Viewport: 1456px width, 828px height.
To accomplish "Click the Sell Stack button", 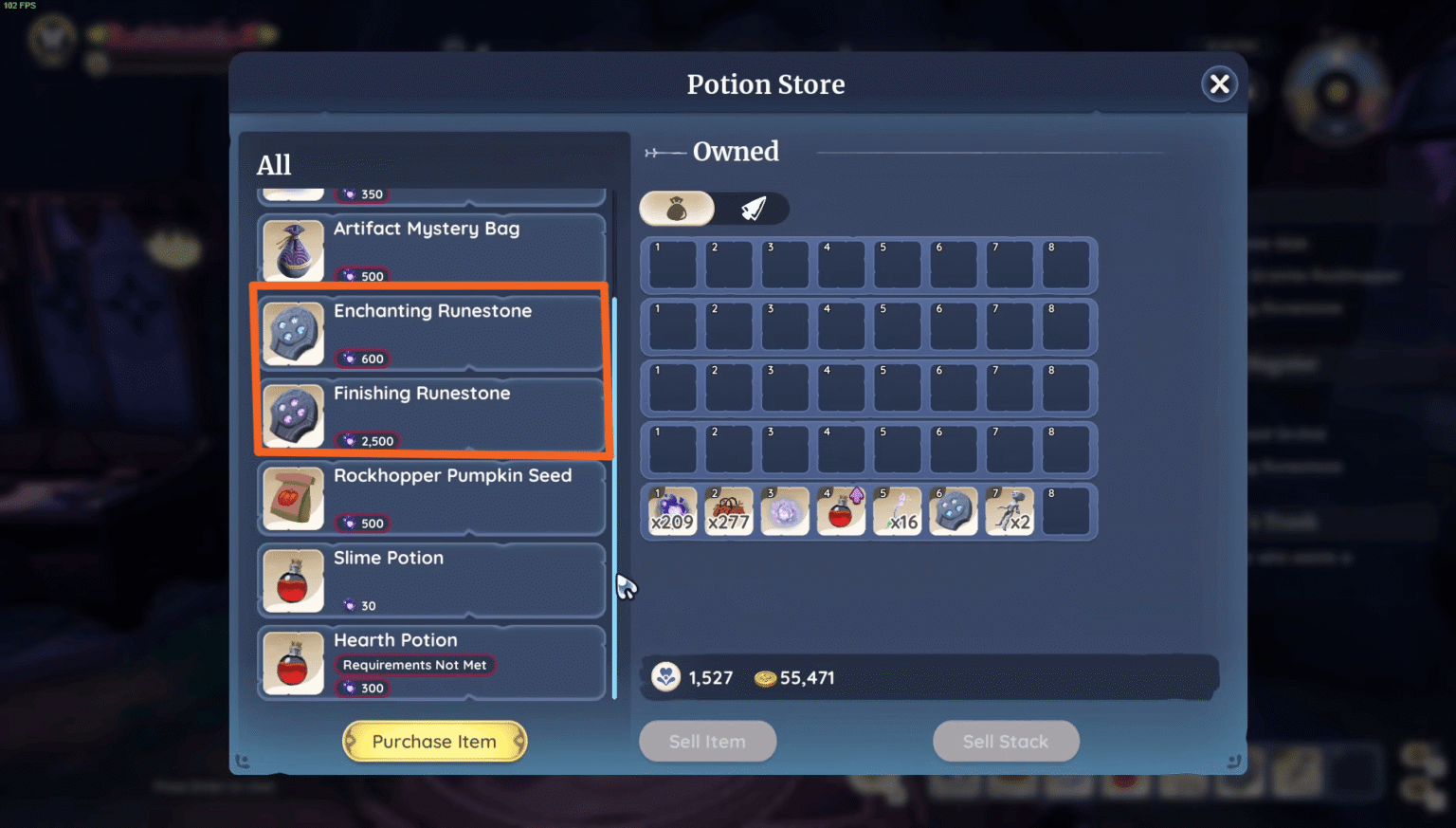I will 1006,741.
